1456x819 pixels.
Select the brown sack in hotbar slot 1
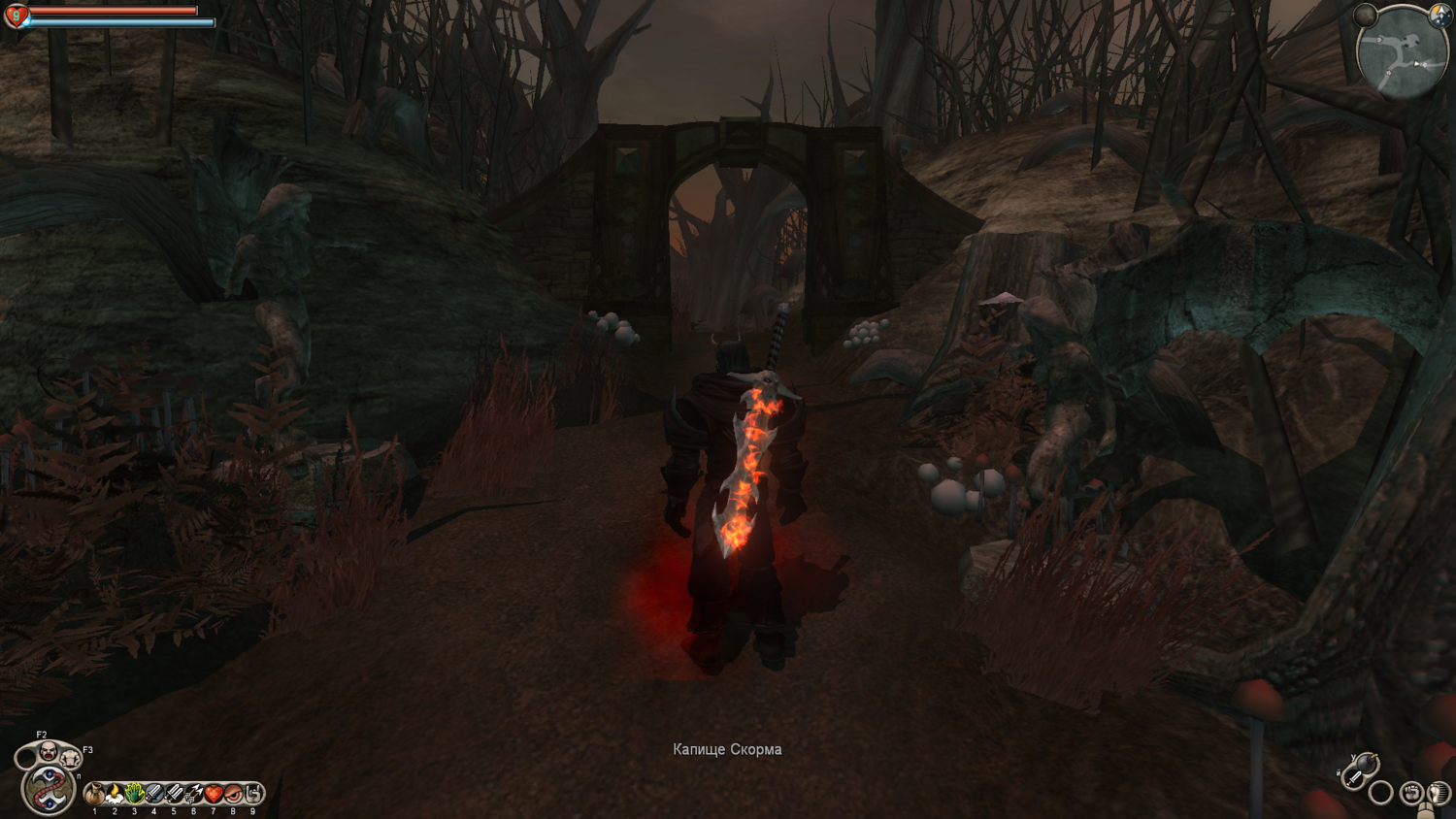click(x=94, y=794)
